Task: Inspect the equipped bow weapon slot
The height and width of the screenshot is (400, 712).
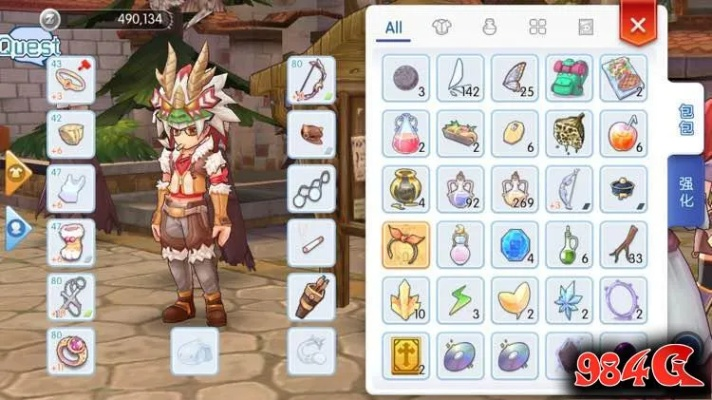Action: pyautogui.click(x=311, y=80)
